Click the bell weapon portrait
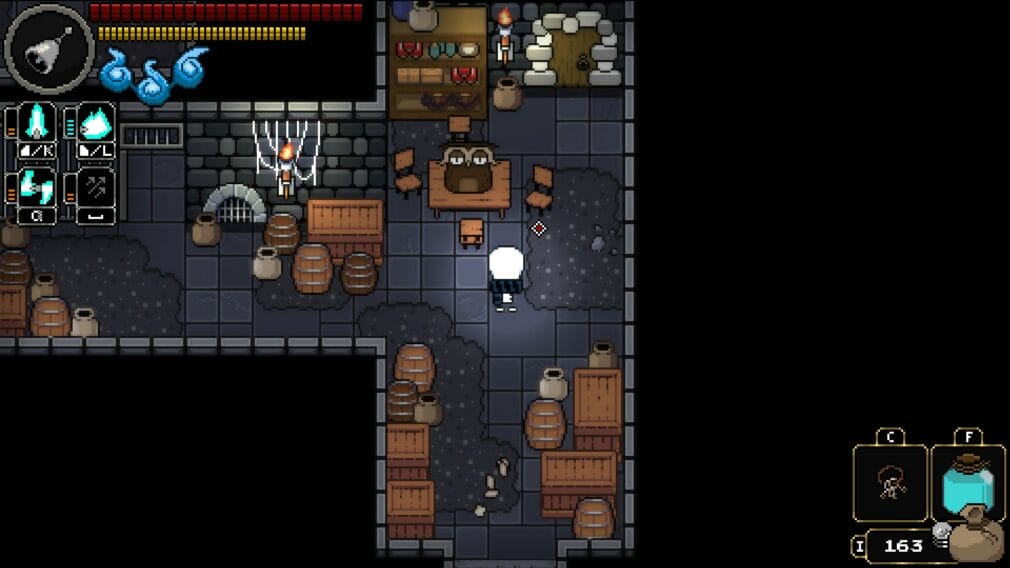 point(48,48)
